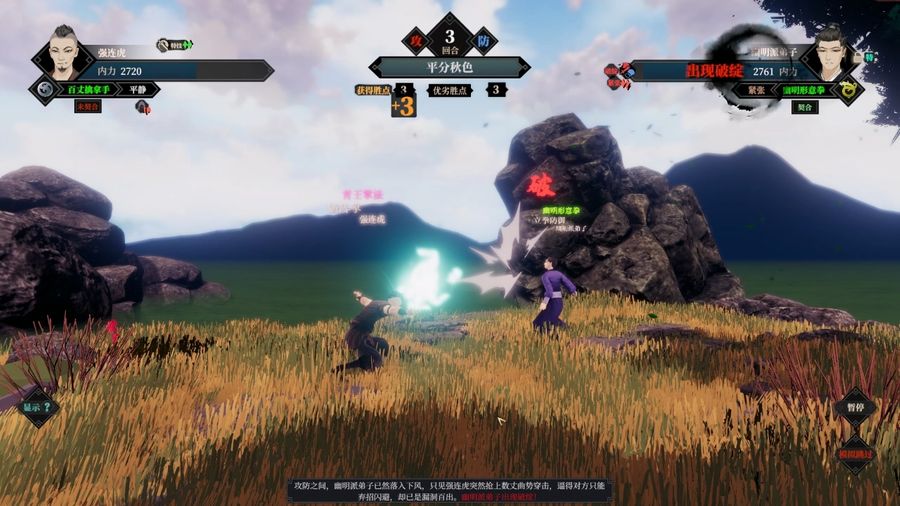Pause the battle with the 暂停 button
900x506 pixels.
(x=855, y=408)
